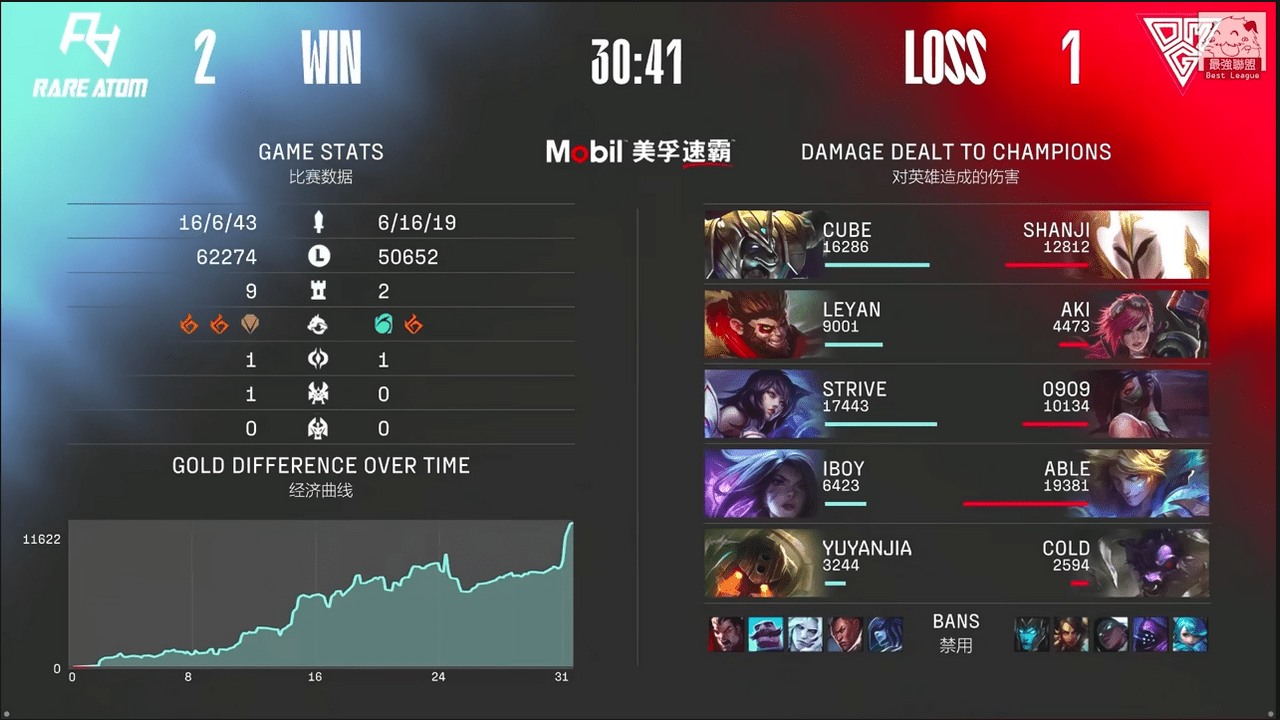This screenshot has width=1280, height=720.
Task: Select the Elder Dragon stat icon
Action: coord(320,428)
